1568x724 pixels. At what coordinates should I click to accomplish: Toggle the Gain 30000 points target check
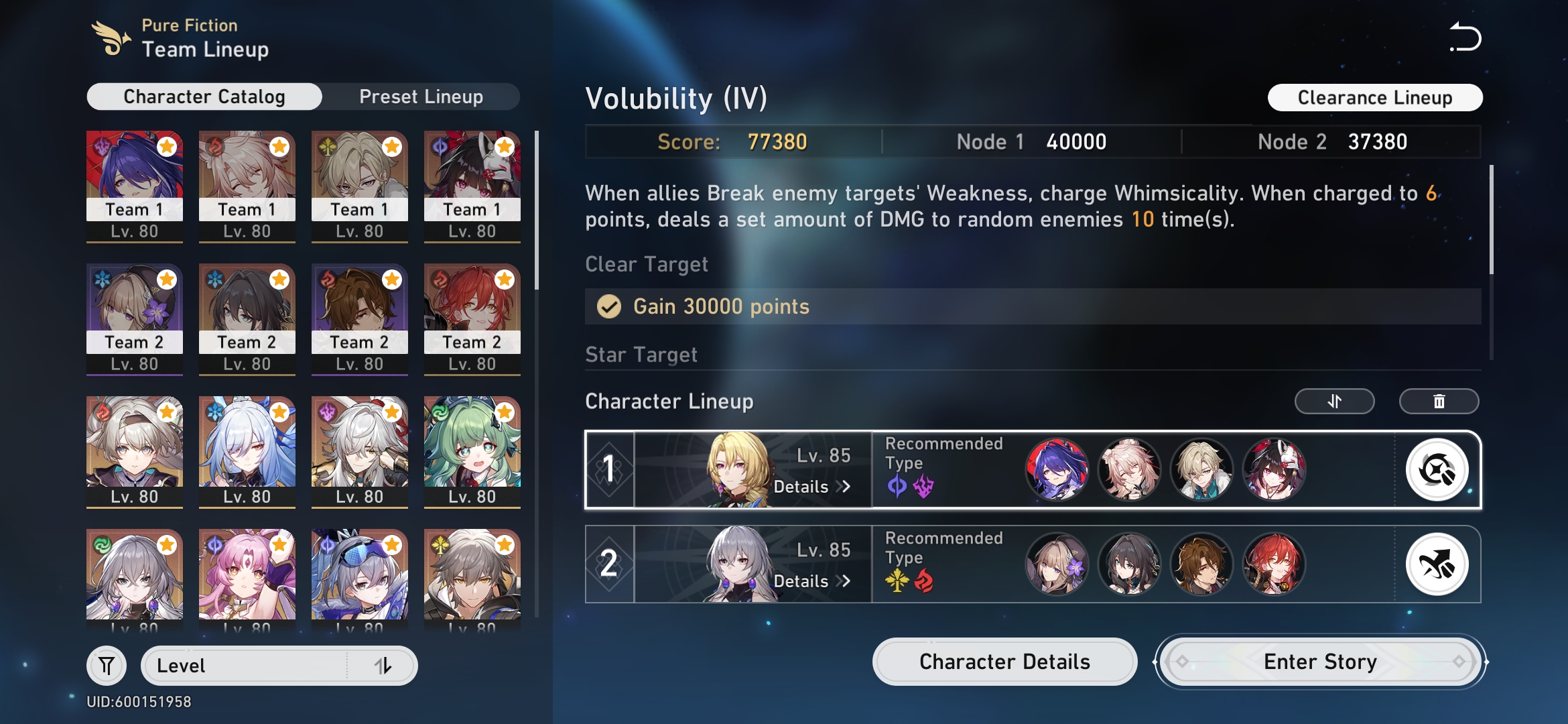point(609,306)
